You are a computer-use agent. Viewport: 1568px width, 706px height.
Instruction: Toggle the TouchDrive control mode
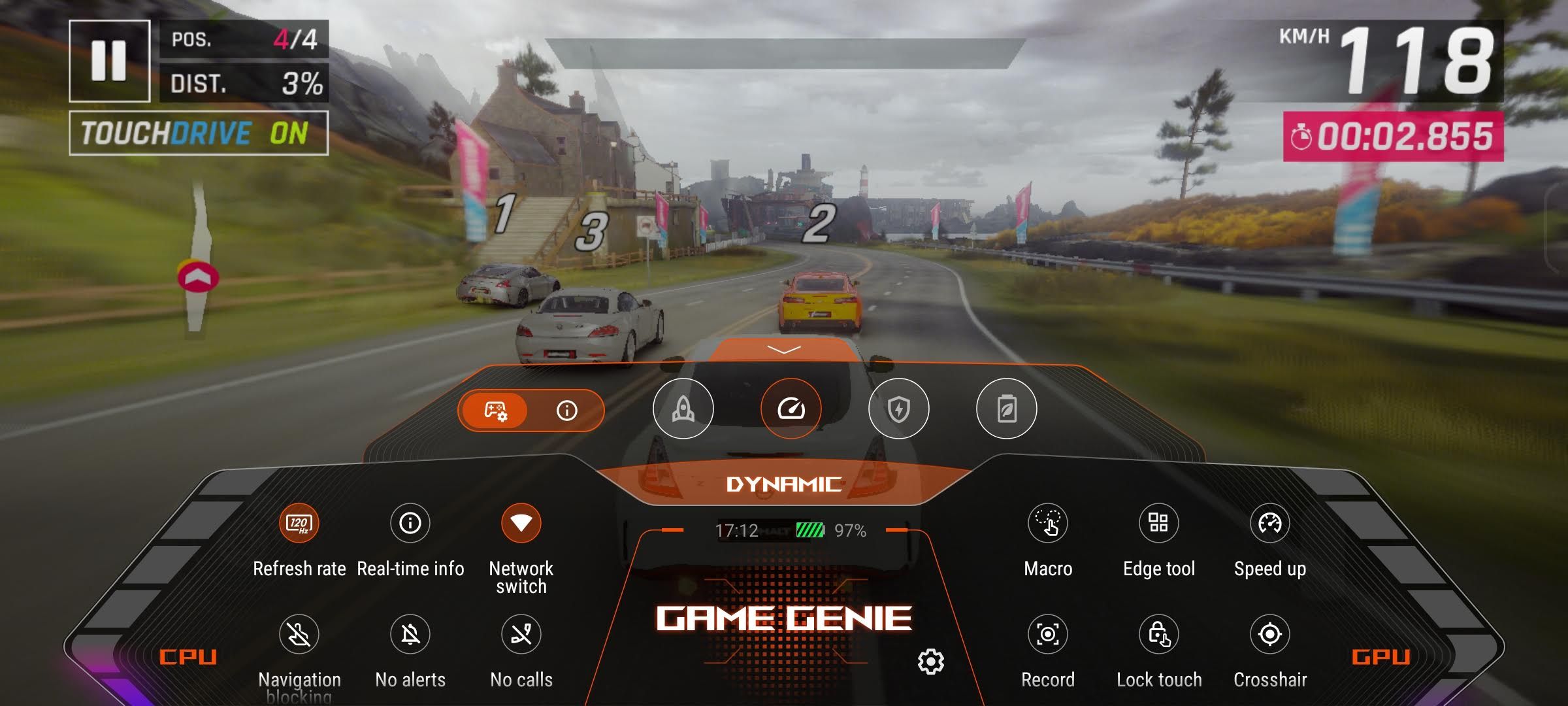click(199, 133)
